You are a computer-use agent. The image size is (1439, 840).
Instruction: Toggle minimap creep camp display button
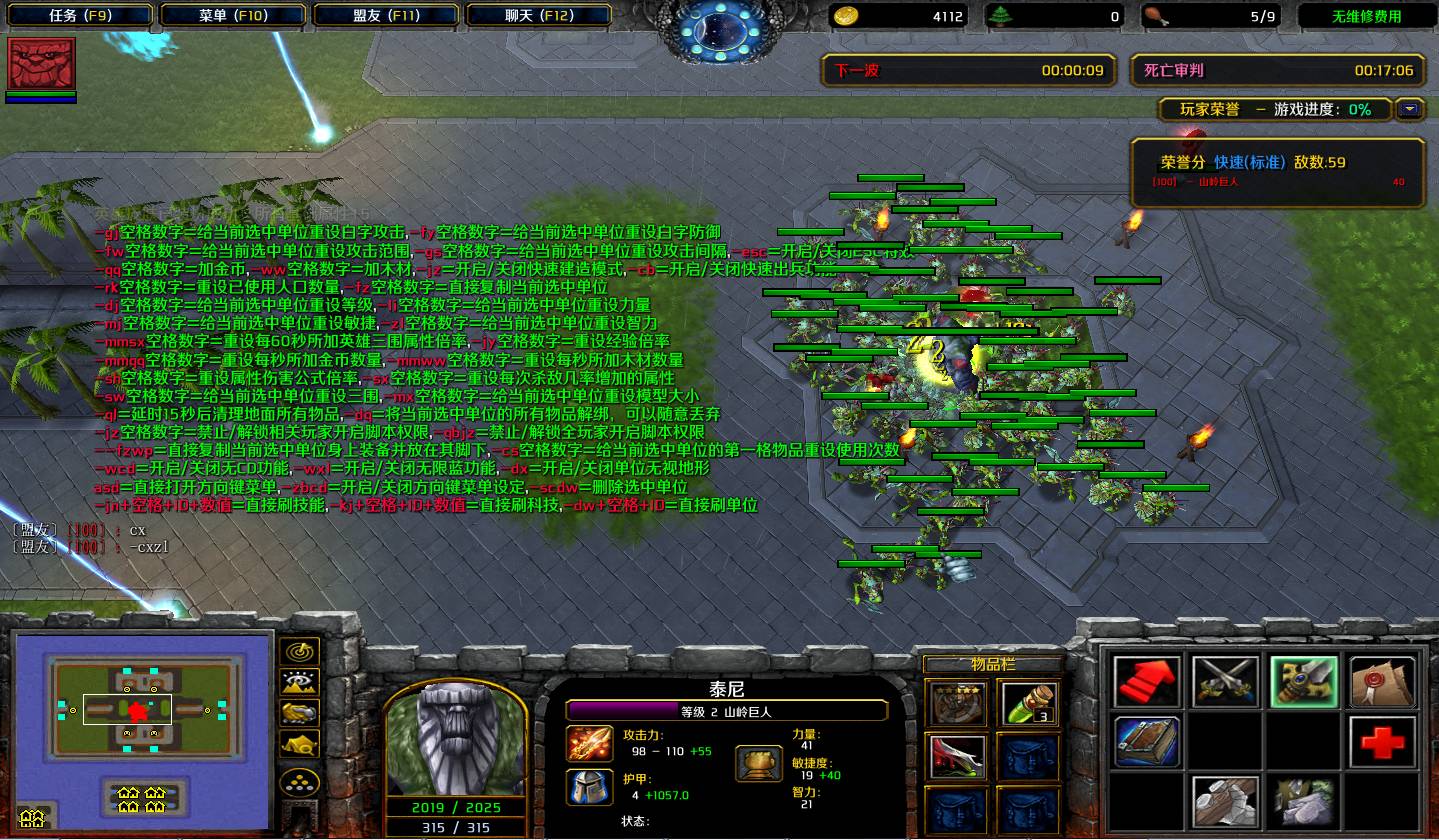(300, 743)
